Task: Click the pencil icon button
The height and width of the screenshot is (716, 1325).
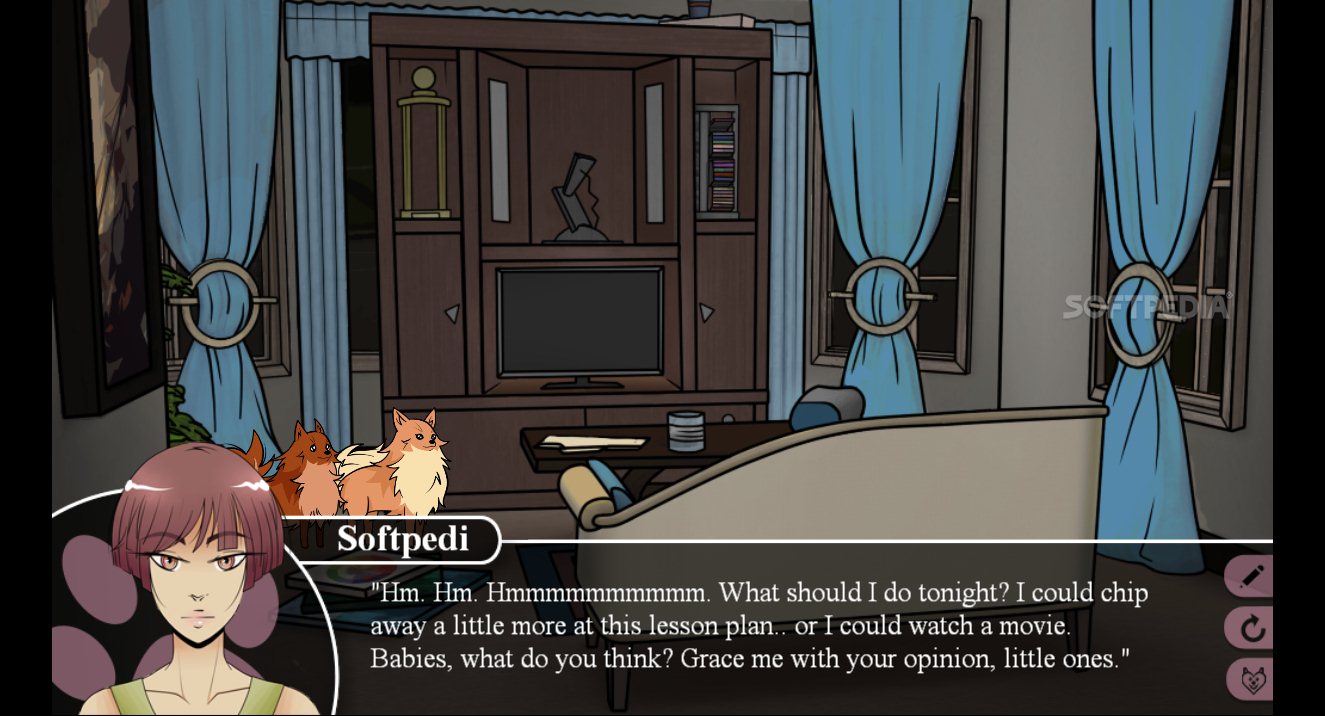Action: [x=1251, y=577]
